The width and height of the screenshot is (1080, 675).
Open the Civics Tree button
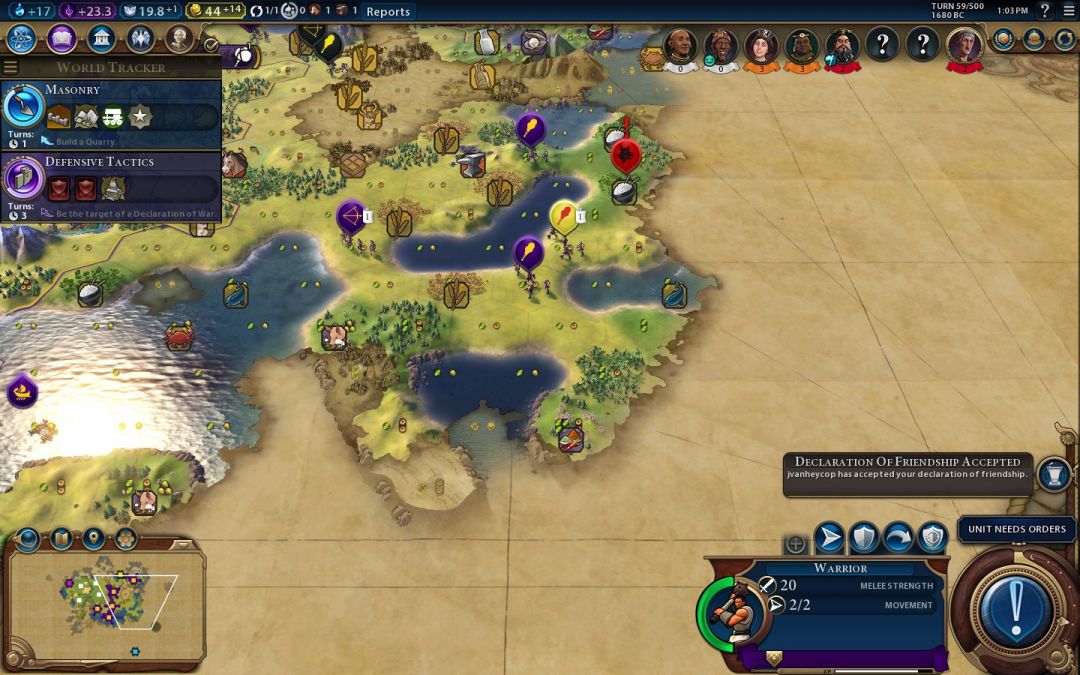(61, 39)
